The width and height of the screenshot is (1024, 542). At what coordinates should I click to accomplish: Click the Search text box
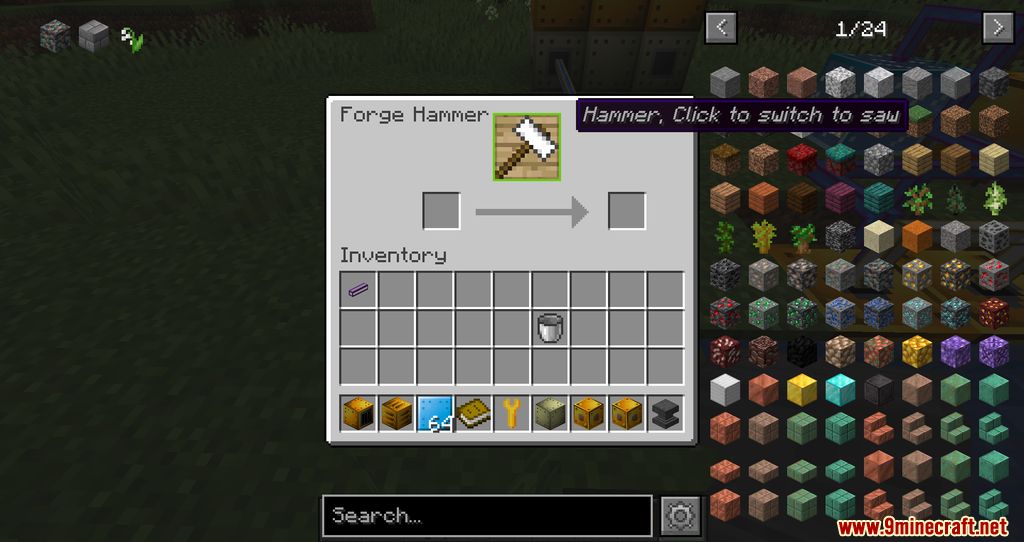coord(486,516)
